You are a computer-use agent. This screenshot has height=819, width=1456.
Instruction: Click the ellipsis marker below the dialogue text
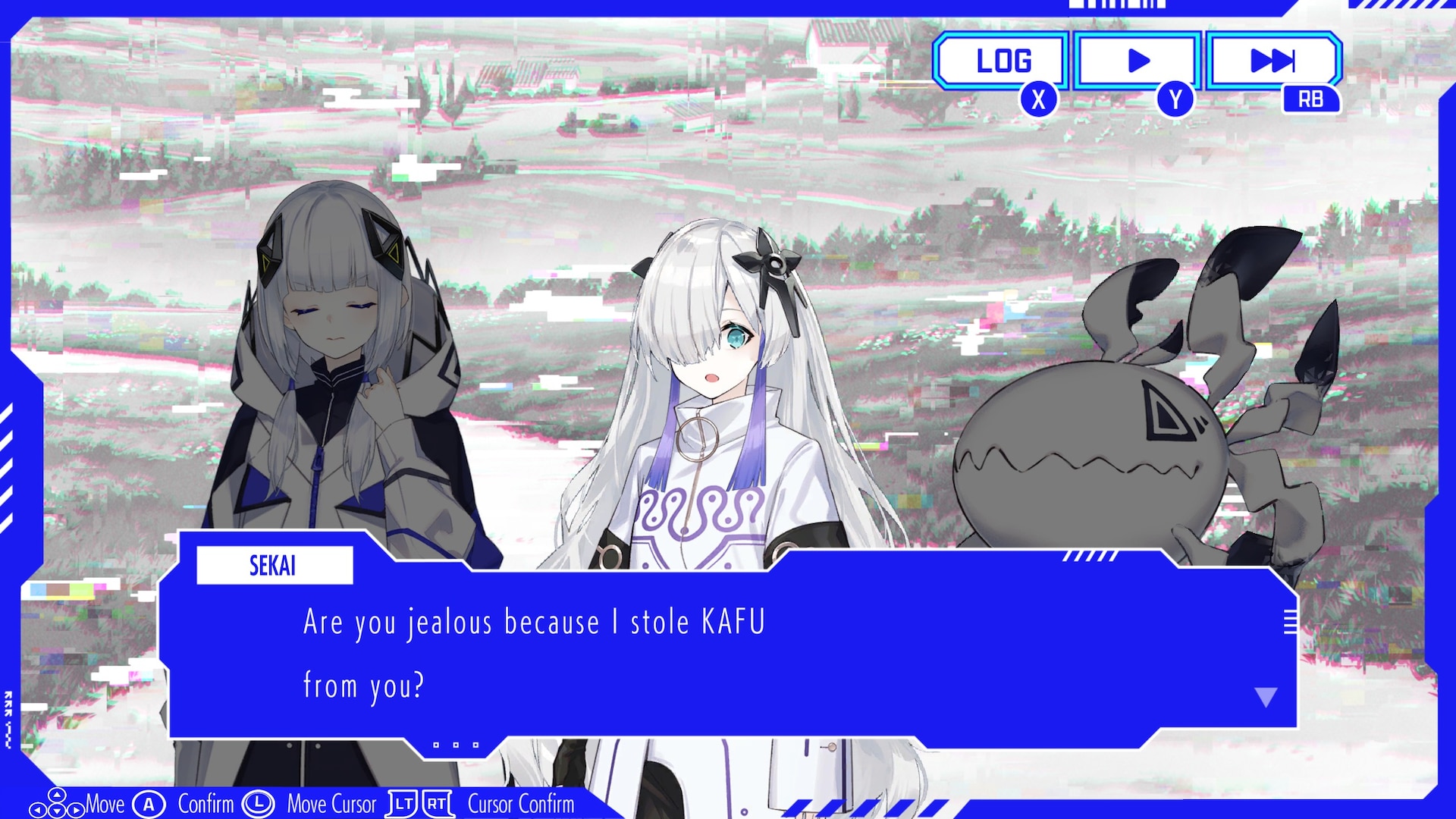point(455,744)
